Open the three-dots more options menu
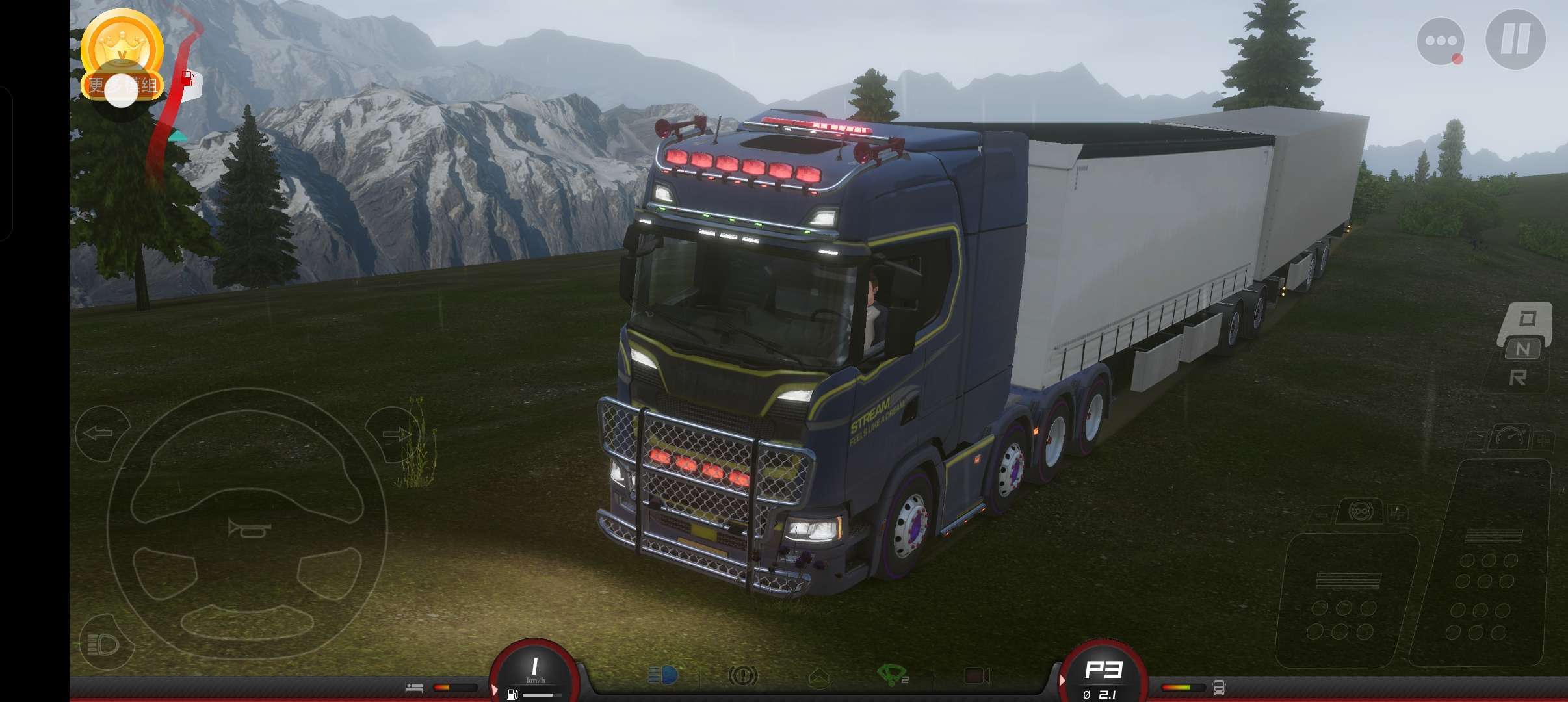 [1441, 41]
